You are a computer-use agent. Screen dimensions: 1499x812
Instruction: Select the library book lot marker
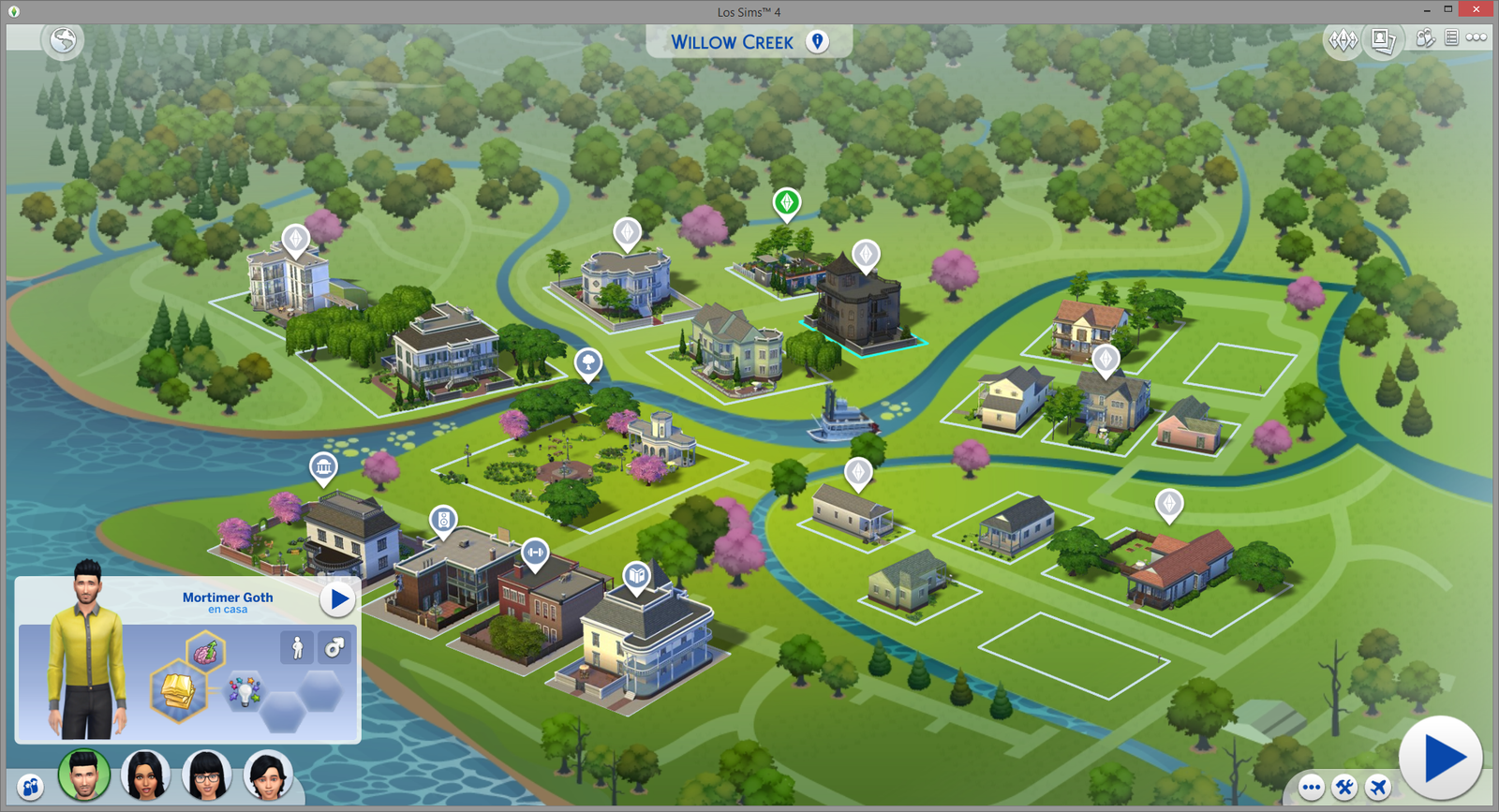637,574
